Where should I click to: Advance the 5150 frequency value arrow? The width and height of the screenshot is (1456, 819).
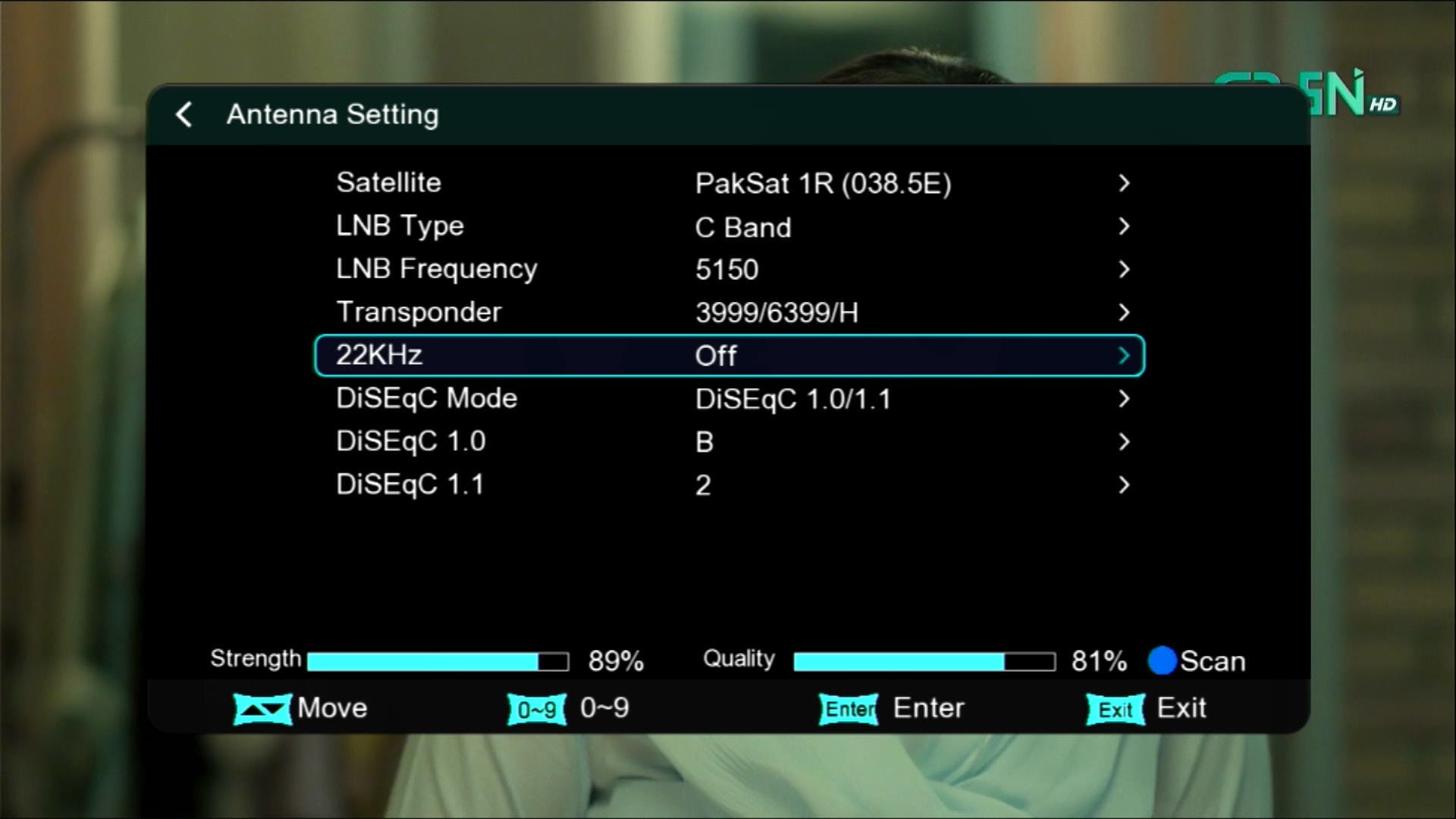1124,269
